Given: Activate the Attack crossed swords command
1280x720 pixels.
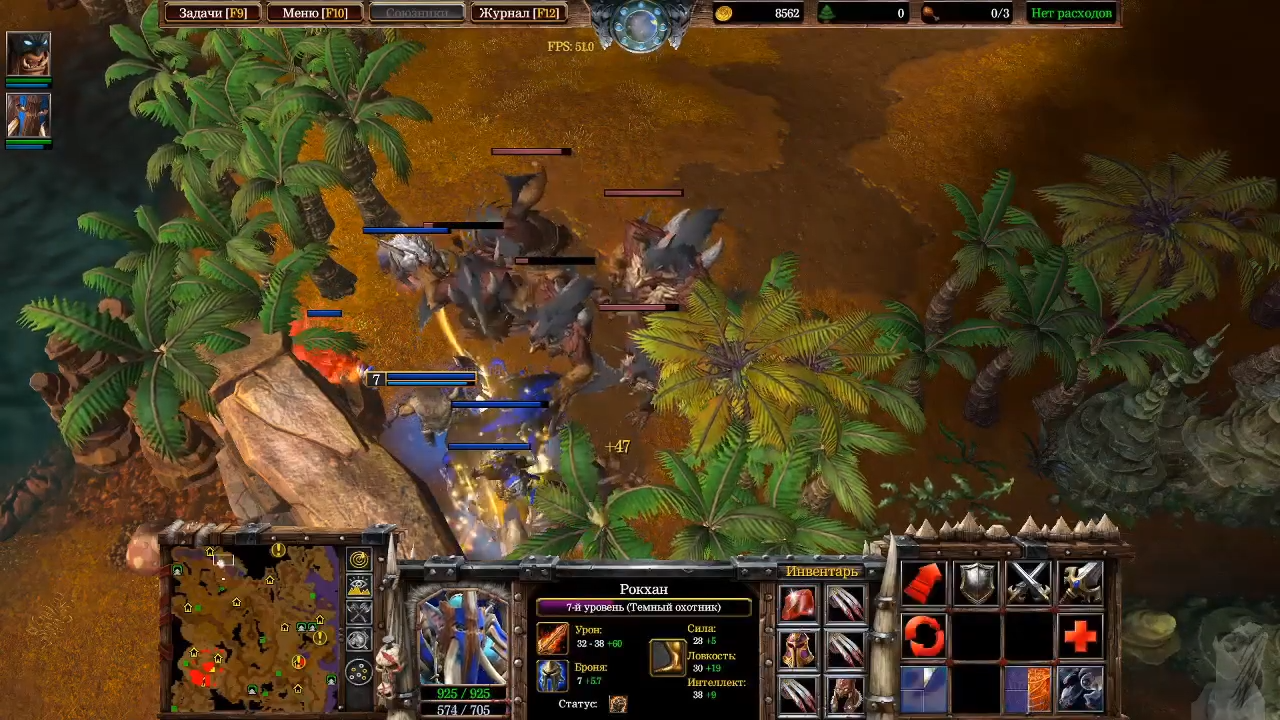Looking at the screenshot, I should pyautogui.click(x=1028, y=582).
